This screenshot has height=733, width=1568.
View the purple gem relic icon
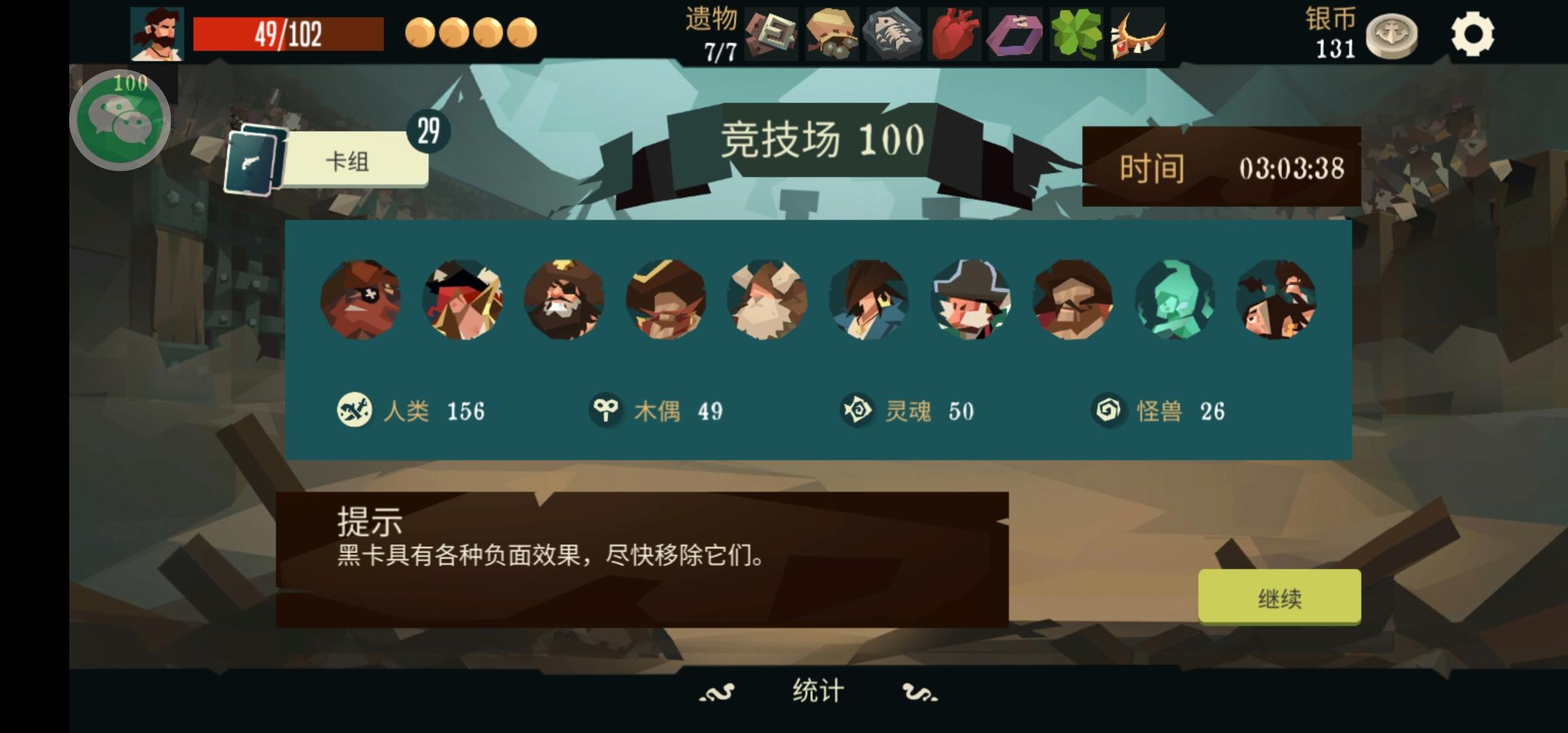point(1015,33)
